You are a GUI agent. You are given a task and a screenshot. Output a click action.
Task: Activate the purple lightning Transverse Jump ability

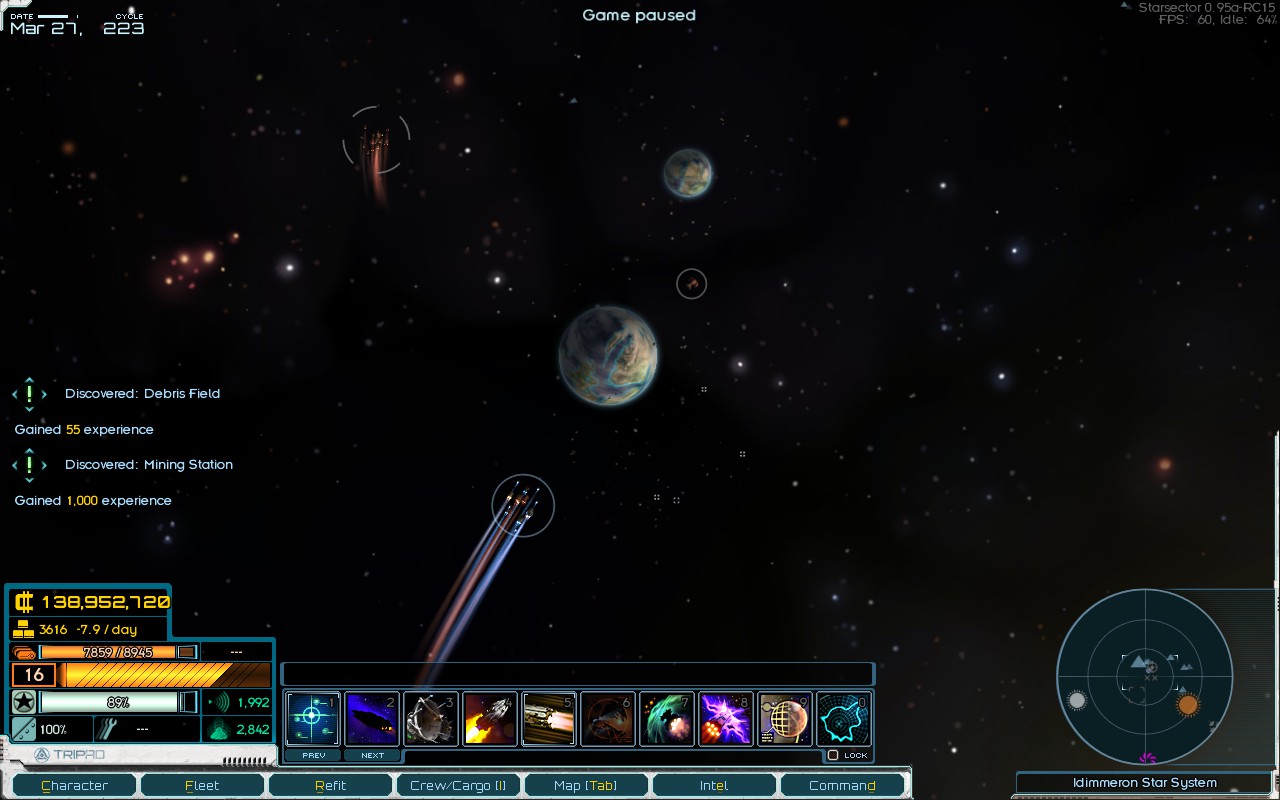point(726,718)
